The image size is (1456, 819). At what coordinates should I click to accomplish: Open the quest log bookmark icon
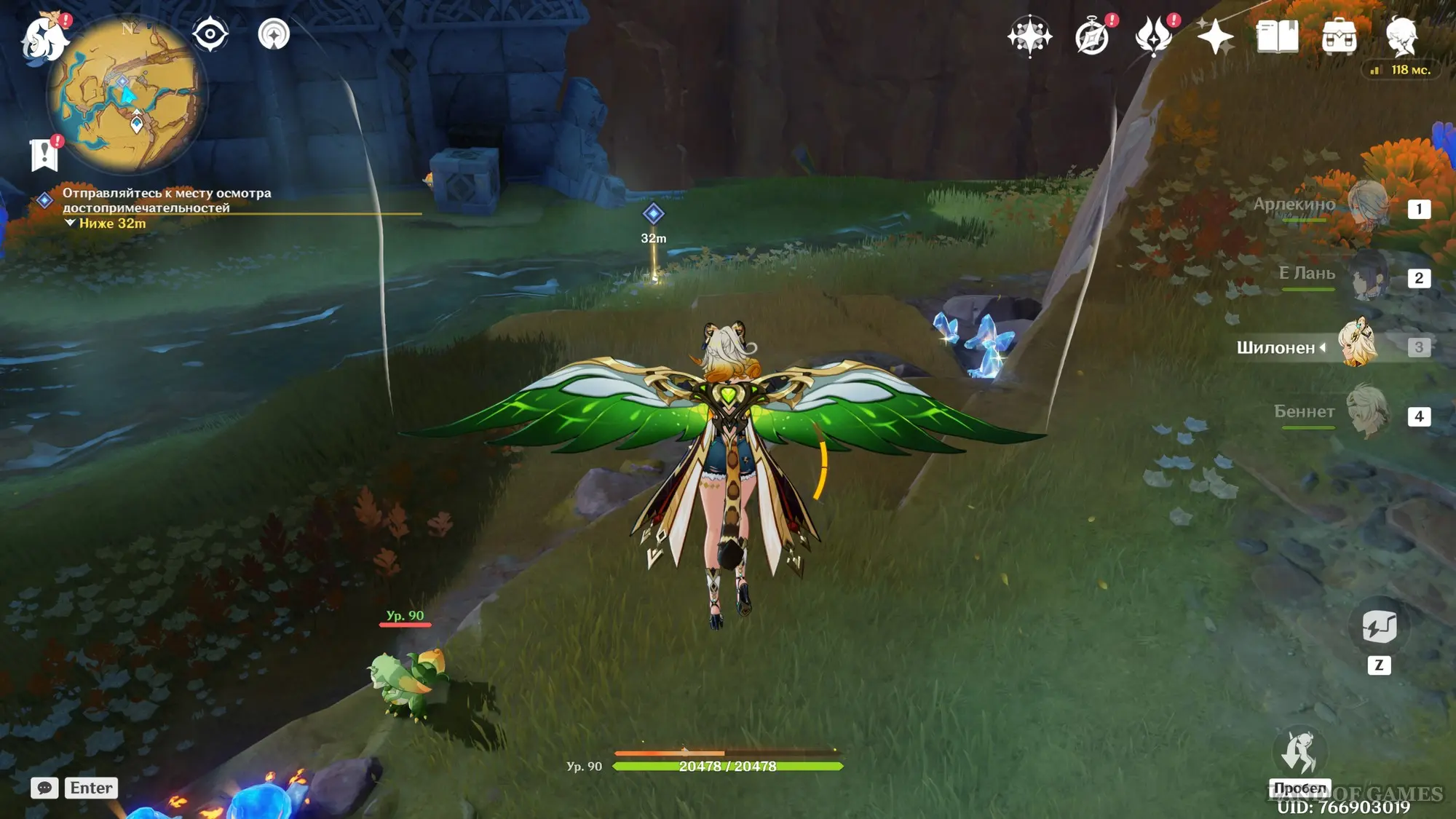pyautogui.click(x=44, y=154)
